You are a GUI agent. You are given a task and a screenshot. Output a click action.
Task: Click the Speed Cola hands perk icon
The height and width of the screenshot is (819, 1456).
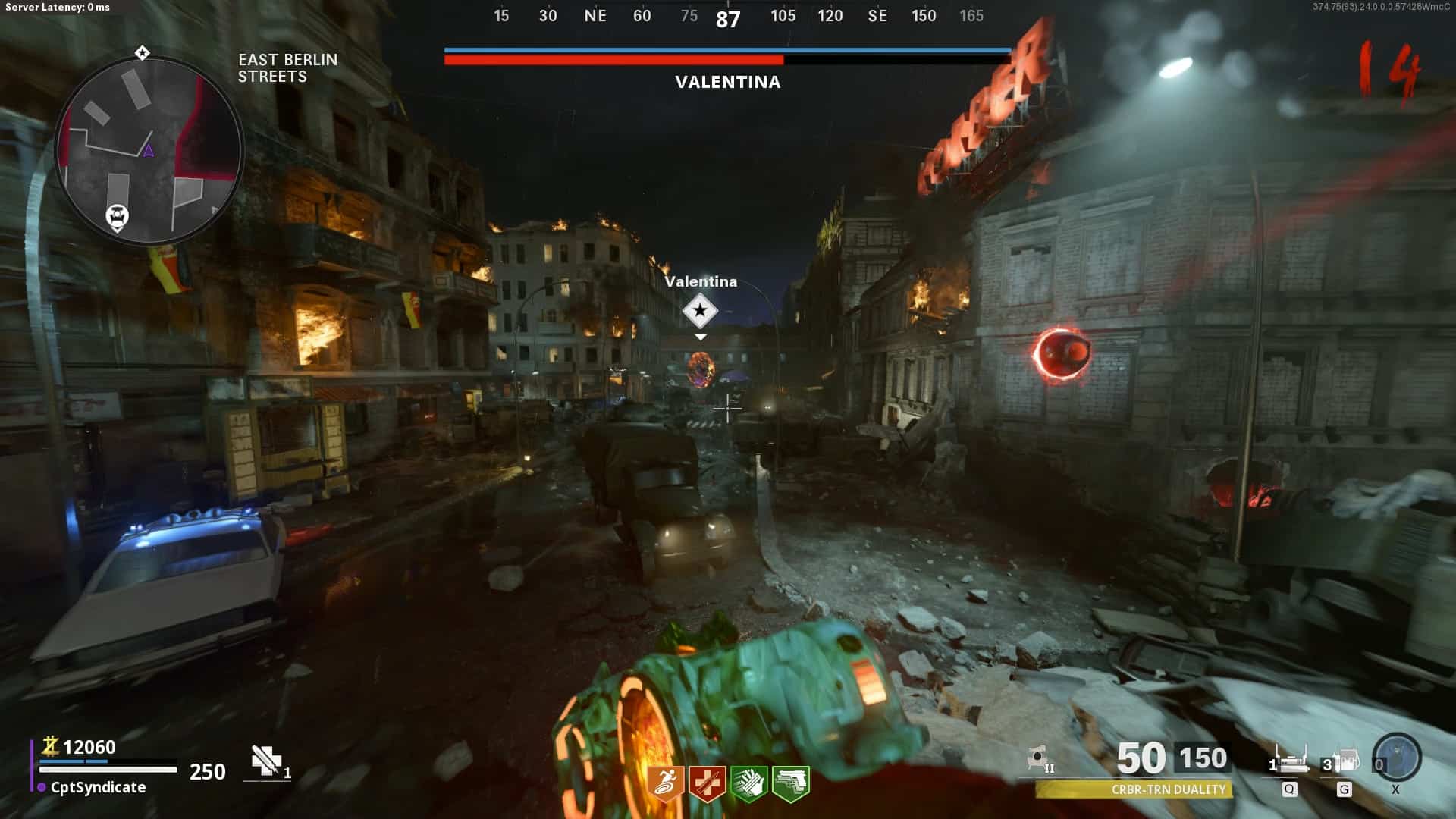[748, 783]
